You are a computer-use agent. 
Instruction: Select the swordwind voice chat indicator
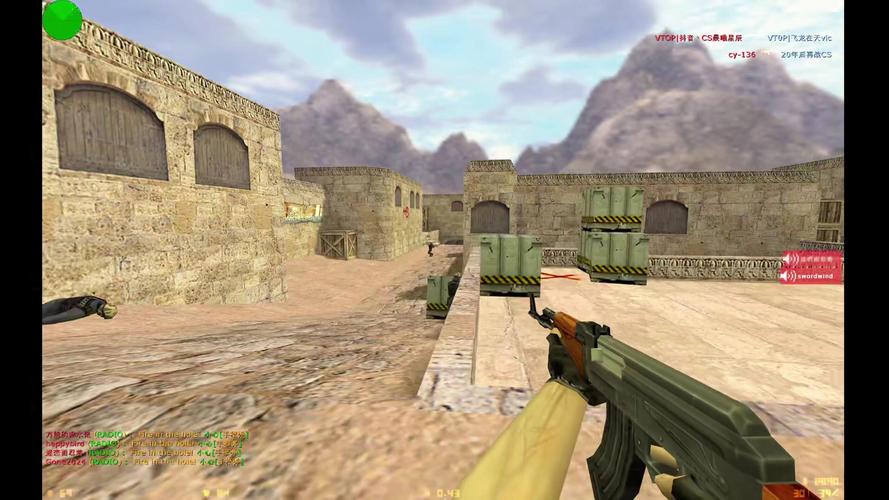(x=811, y=275)
